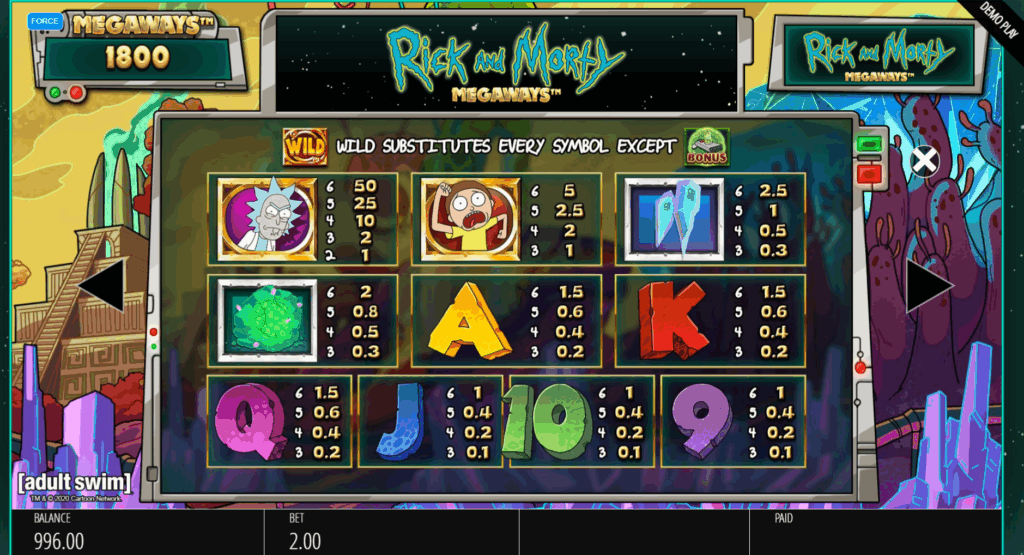Advance to the next paytable page

point(929,286)
